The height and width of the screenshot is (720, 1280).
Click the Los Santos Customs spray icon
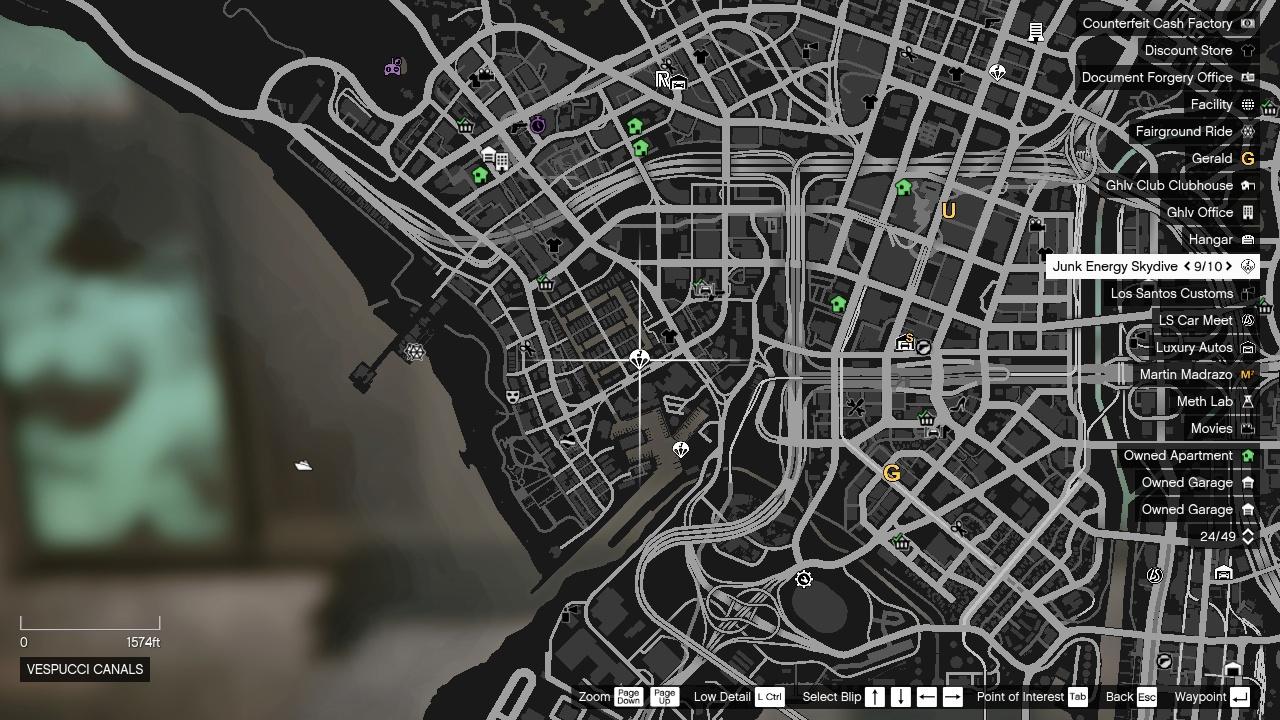[x=1246, y=293]
